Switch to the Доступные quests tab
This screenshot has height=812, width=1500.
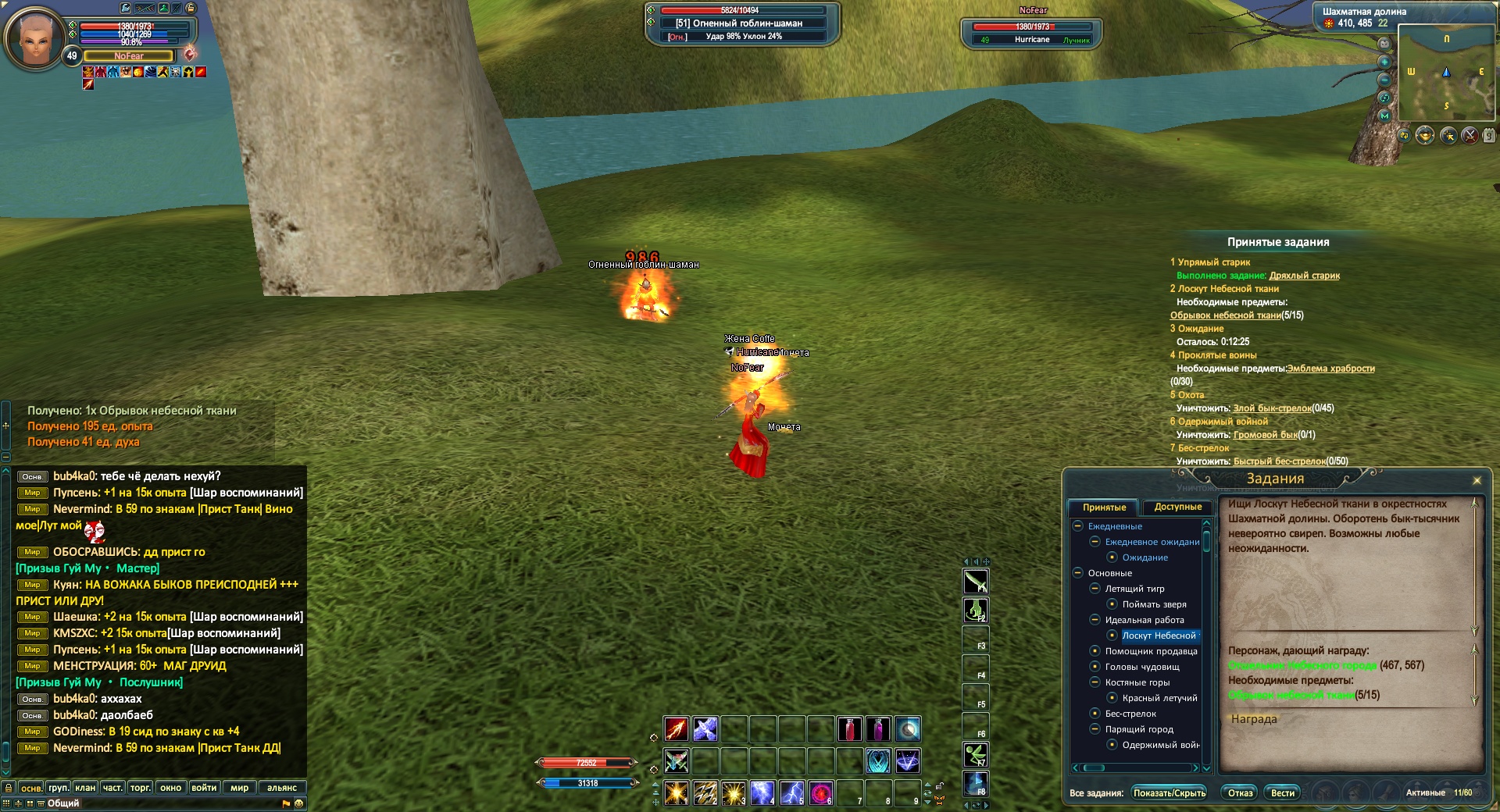tap(1177, 507)
